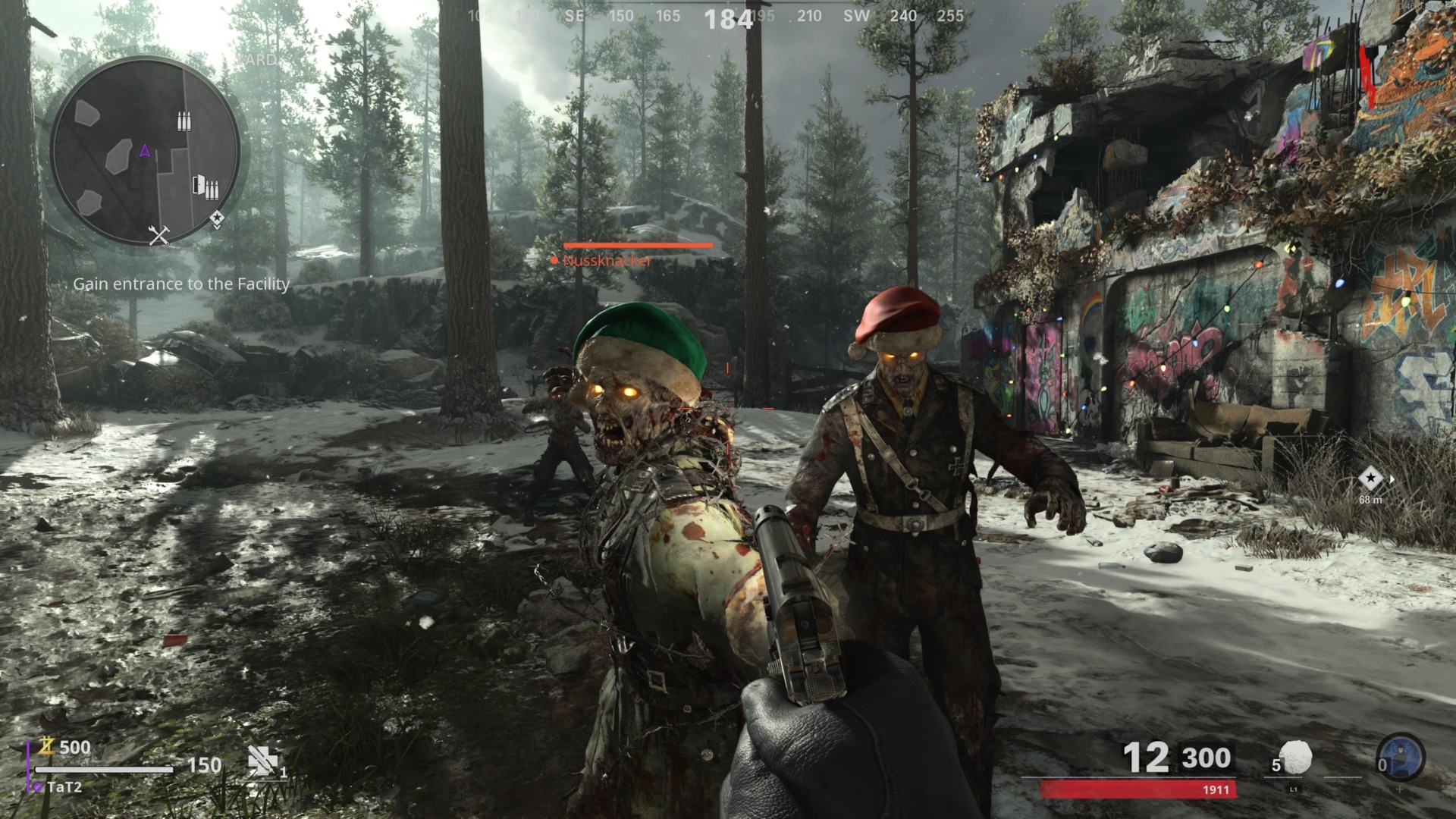Click the Gain entrance to the Facility objective text
This screenshot has height=819, width=1456.
pos(180,286)
